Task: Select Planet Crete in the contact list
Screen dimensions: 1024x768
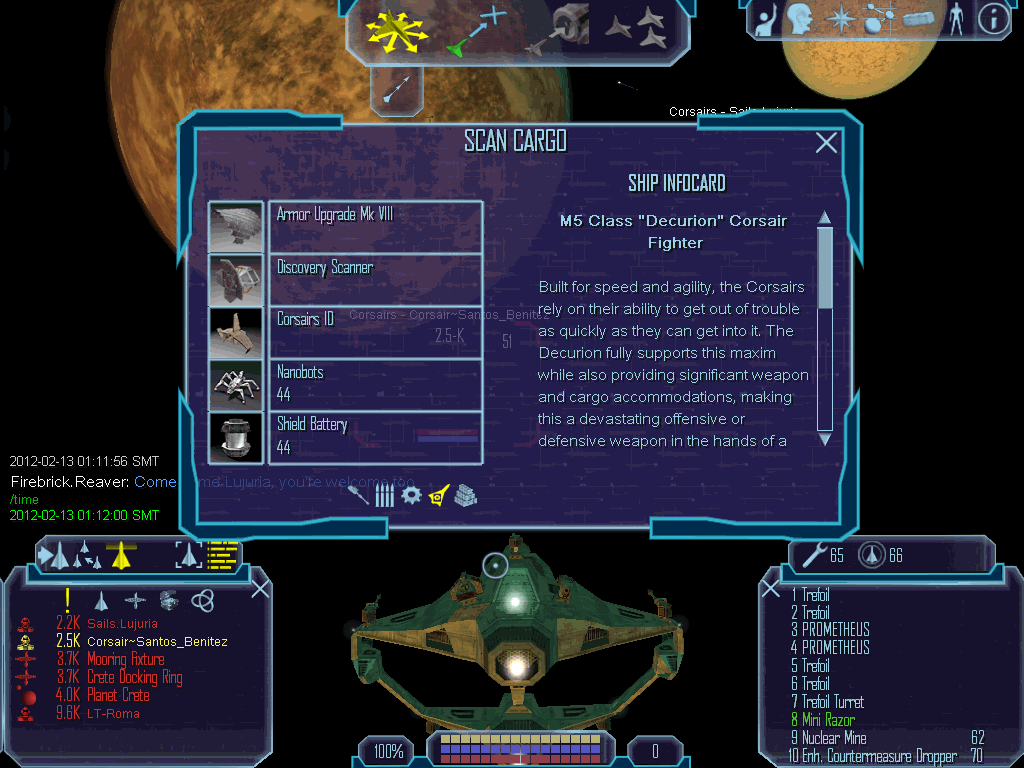Action: pos(118,695)
